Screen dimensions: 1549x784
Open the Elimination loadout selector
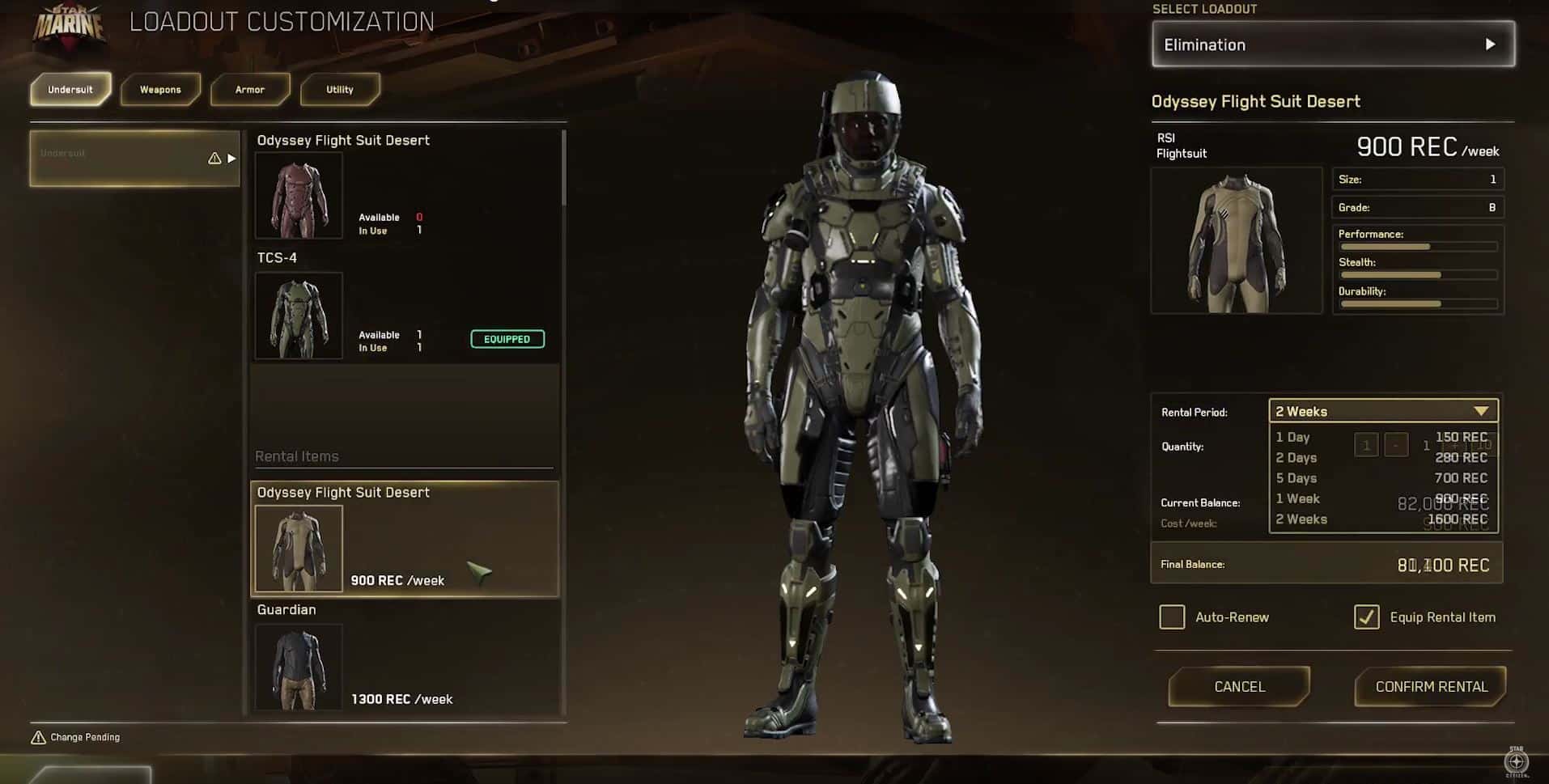tap(1333, 44)
